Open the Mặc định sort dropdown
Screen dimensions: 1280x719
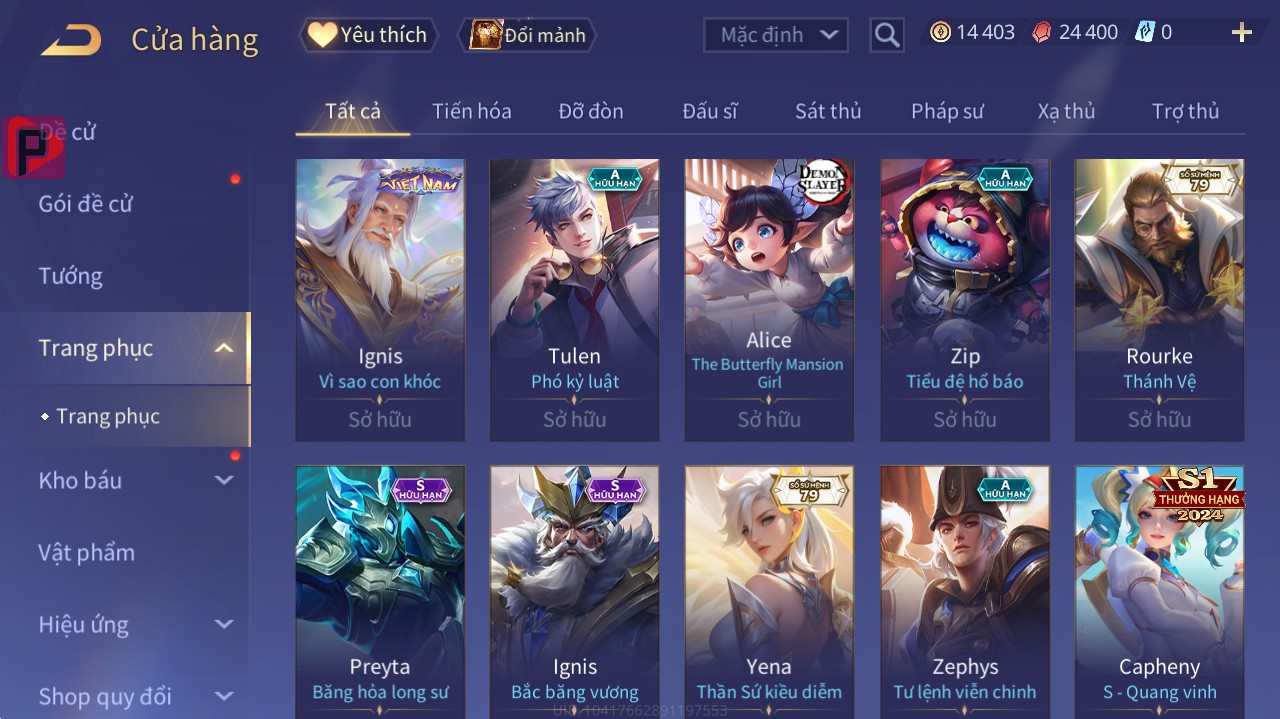[776, 35]
